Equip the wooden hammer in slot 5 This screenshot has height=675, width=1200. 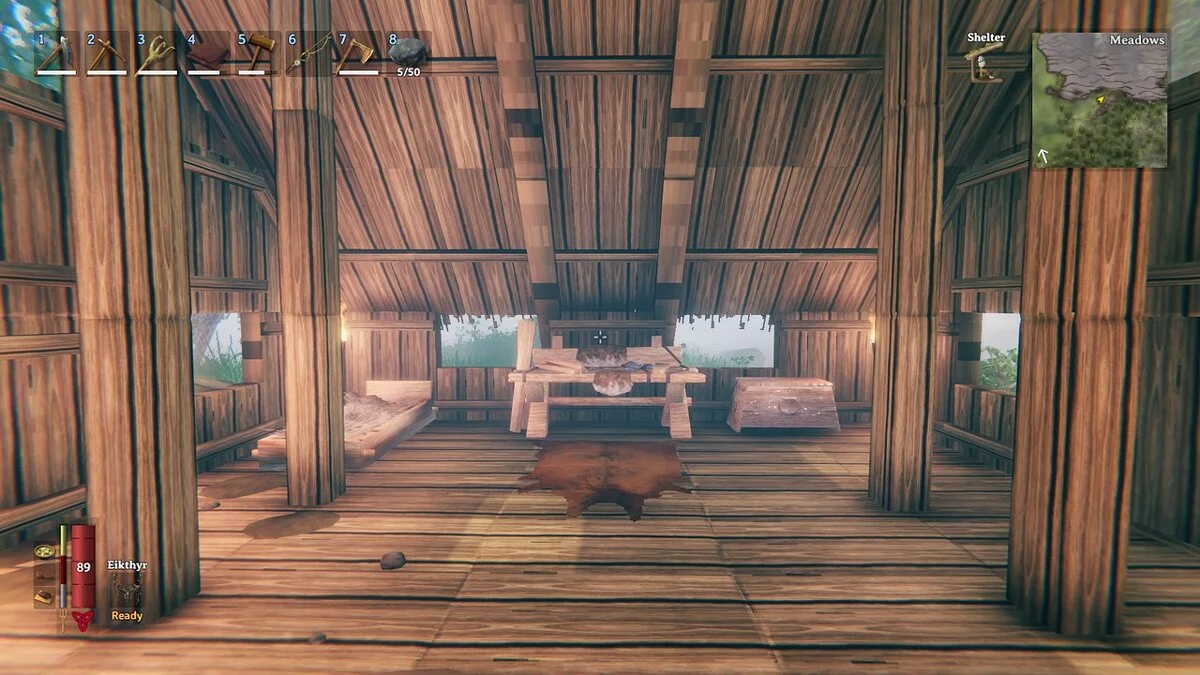pyautogui.click(x=257, y=53)
